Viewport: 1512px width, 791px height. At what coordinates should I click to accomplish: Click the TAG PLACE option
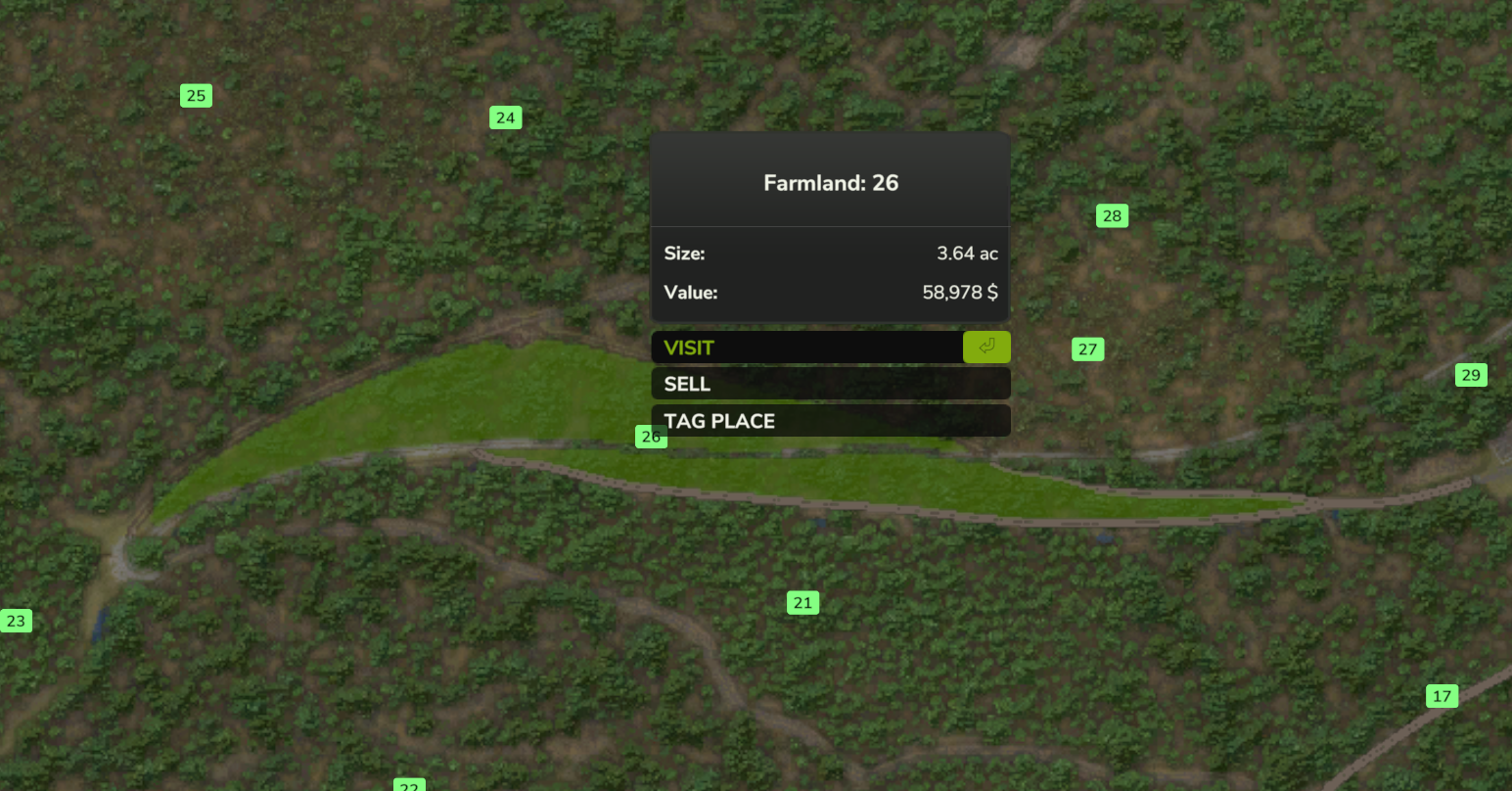830,421
